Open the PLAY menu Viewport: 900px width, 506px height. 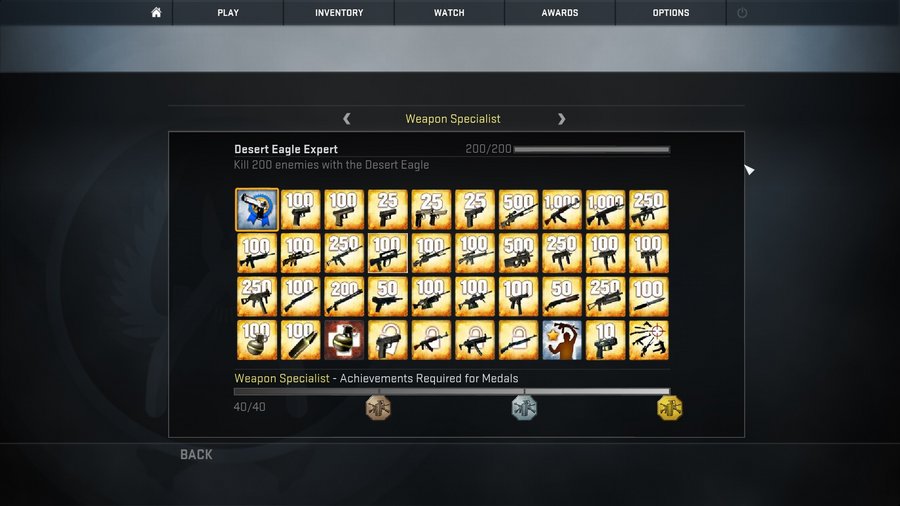tap(228, 13)
